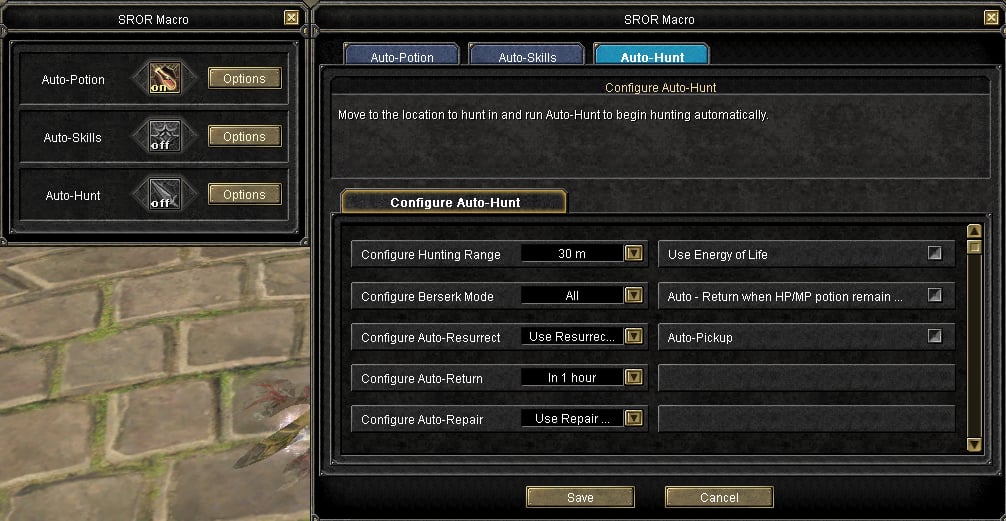This screenshot has height=521, width=1006.
Task: Check Auto-Return when HP/MP potion remain
Action: tap(935, 295)
